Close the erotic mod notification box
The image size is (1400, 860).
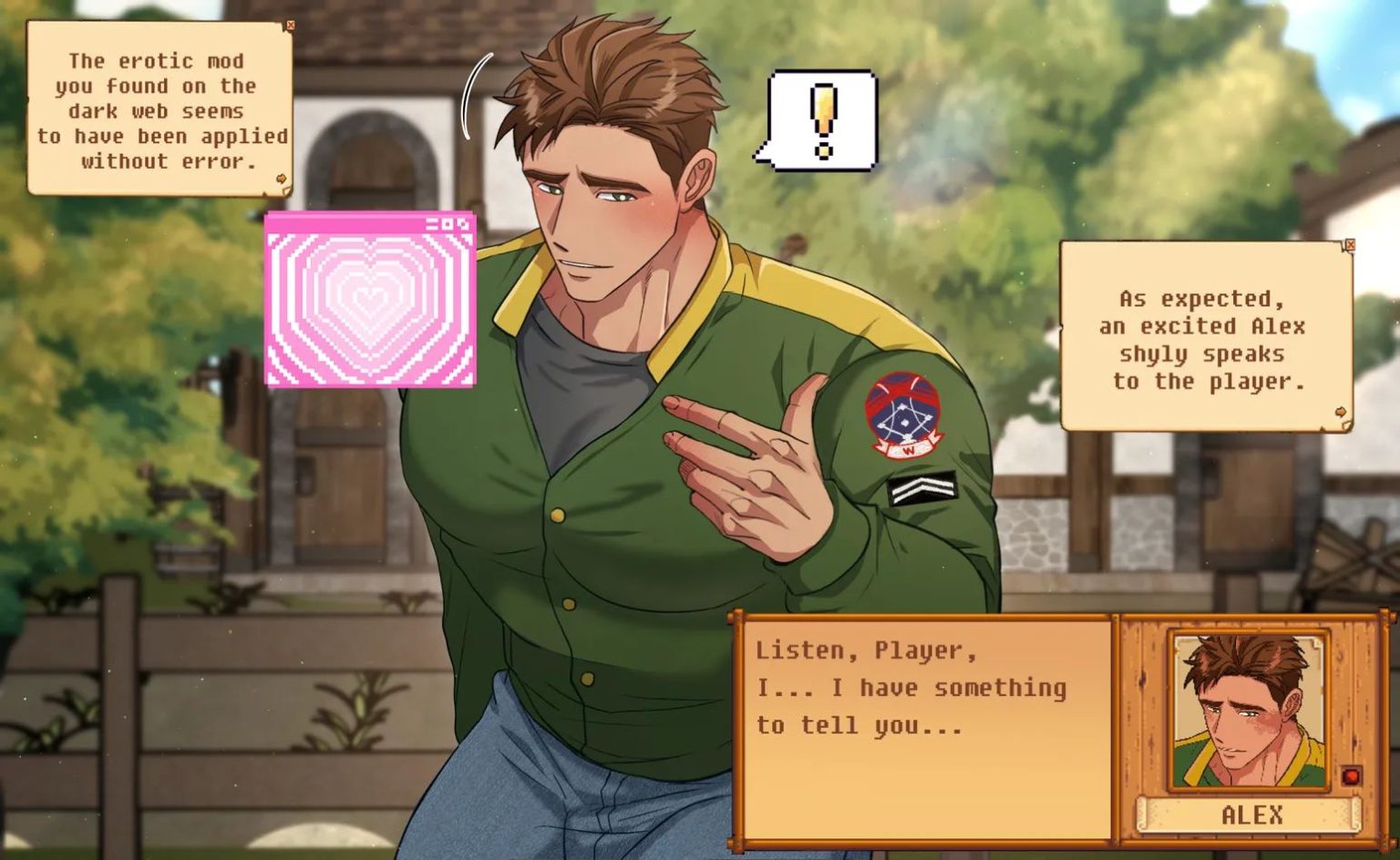point(290,26)
